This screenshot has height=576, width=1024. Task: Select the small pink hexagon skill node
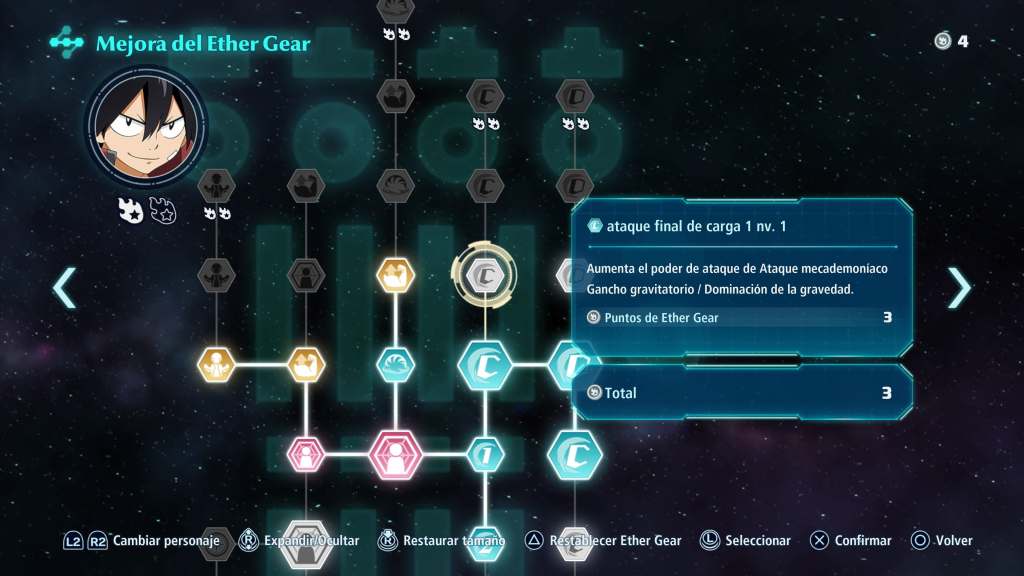(x=306, y=455)
